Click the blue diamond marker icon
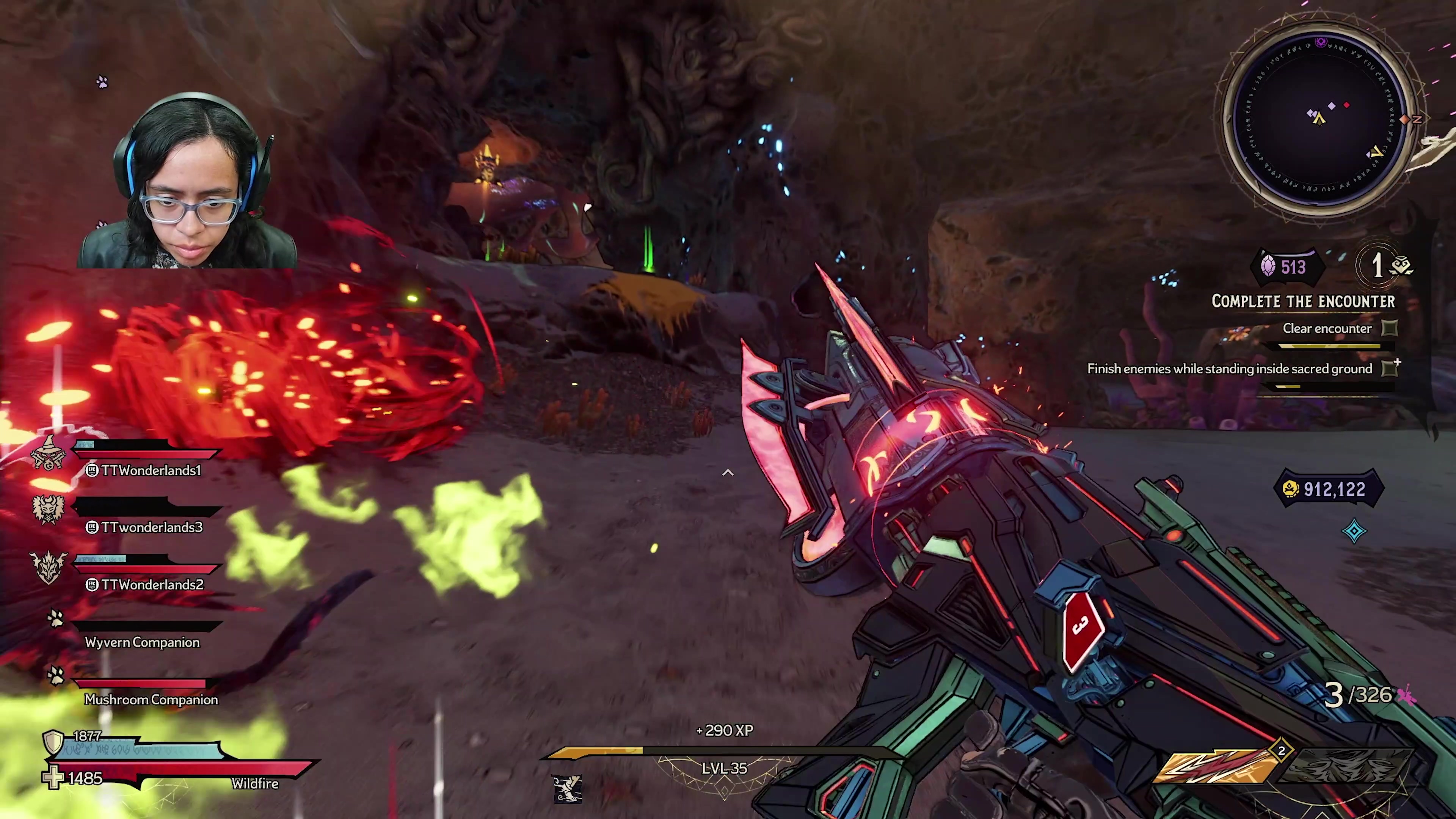1456x819 pixels. coord(1354,531)
